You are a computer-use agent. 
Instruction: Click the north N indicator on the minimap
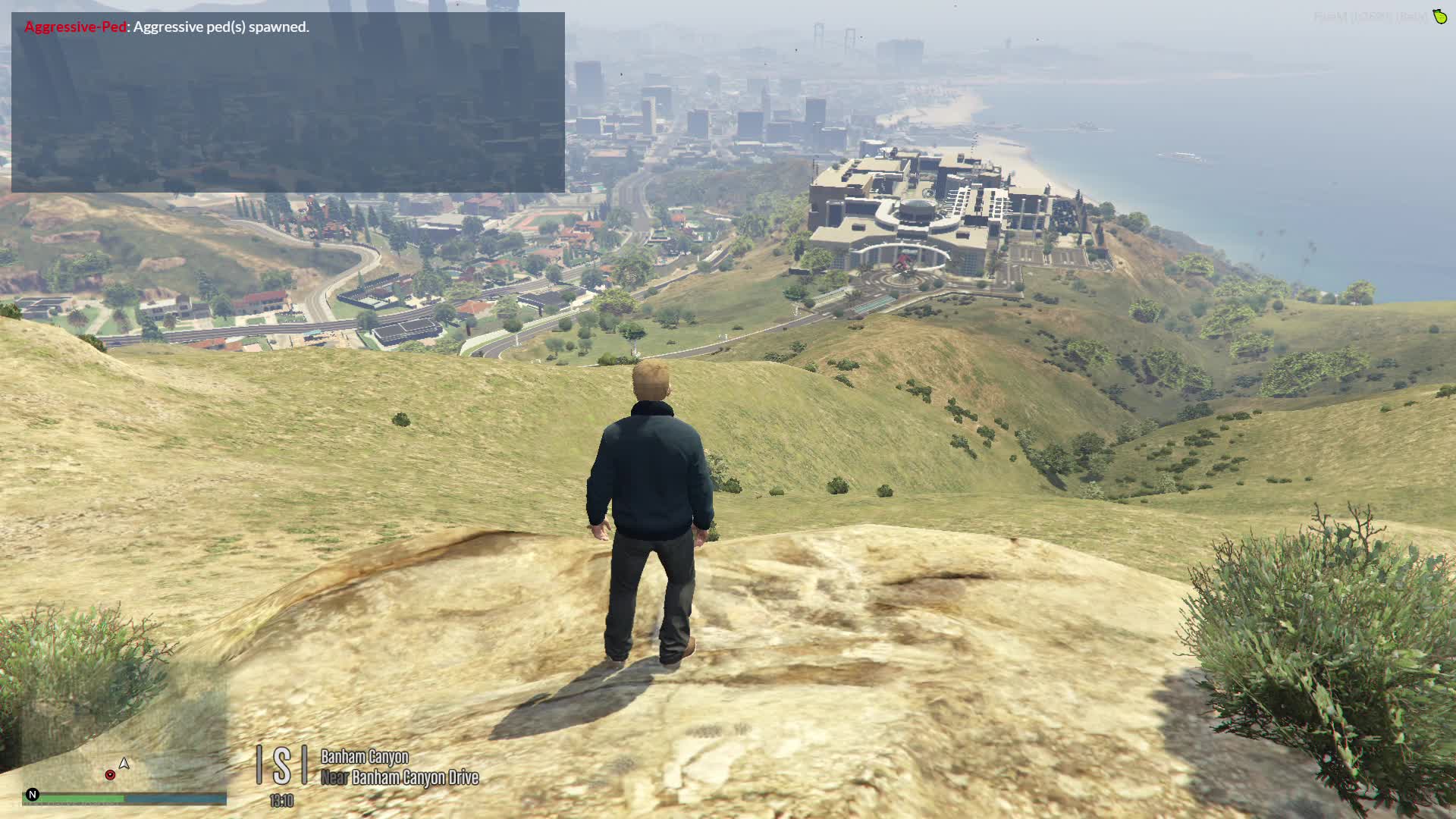tap(32, 794)
